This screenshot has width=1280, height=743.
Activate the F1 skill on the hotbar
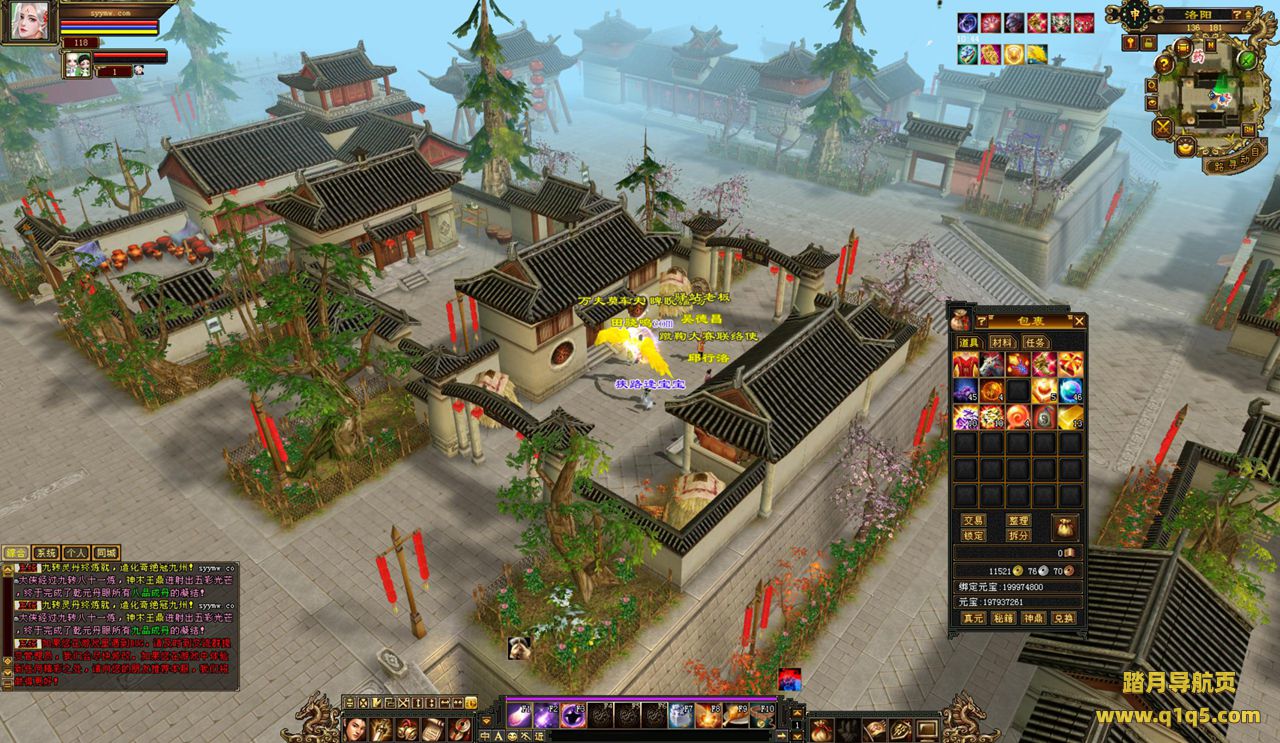coord(520,715)
